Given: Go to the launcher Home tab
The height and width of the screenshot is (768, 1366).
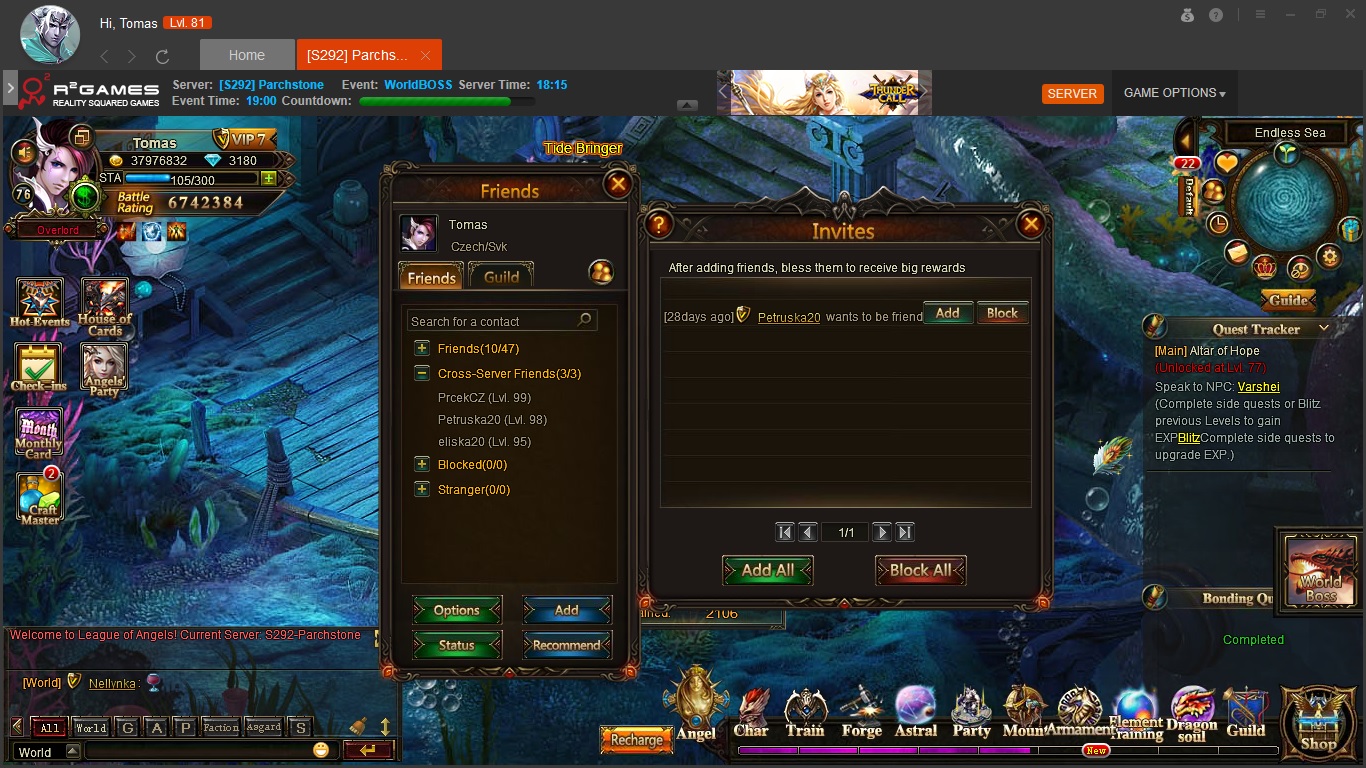Looking at the screenshot, I should [247, 55].
